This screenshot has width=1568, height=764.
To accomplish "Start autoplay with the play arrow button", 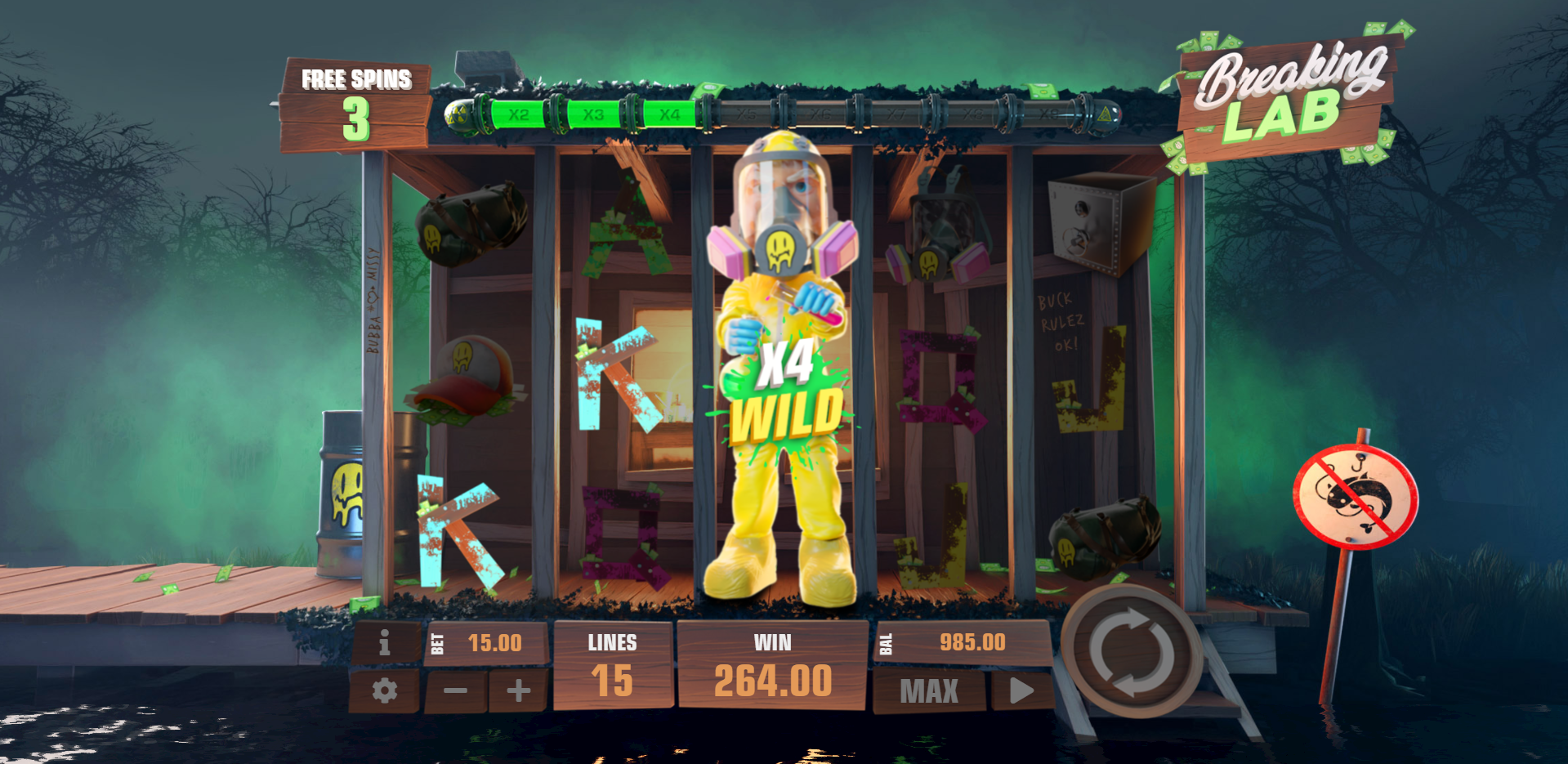I will (x=1021, y=691).
